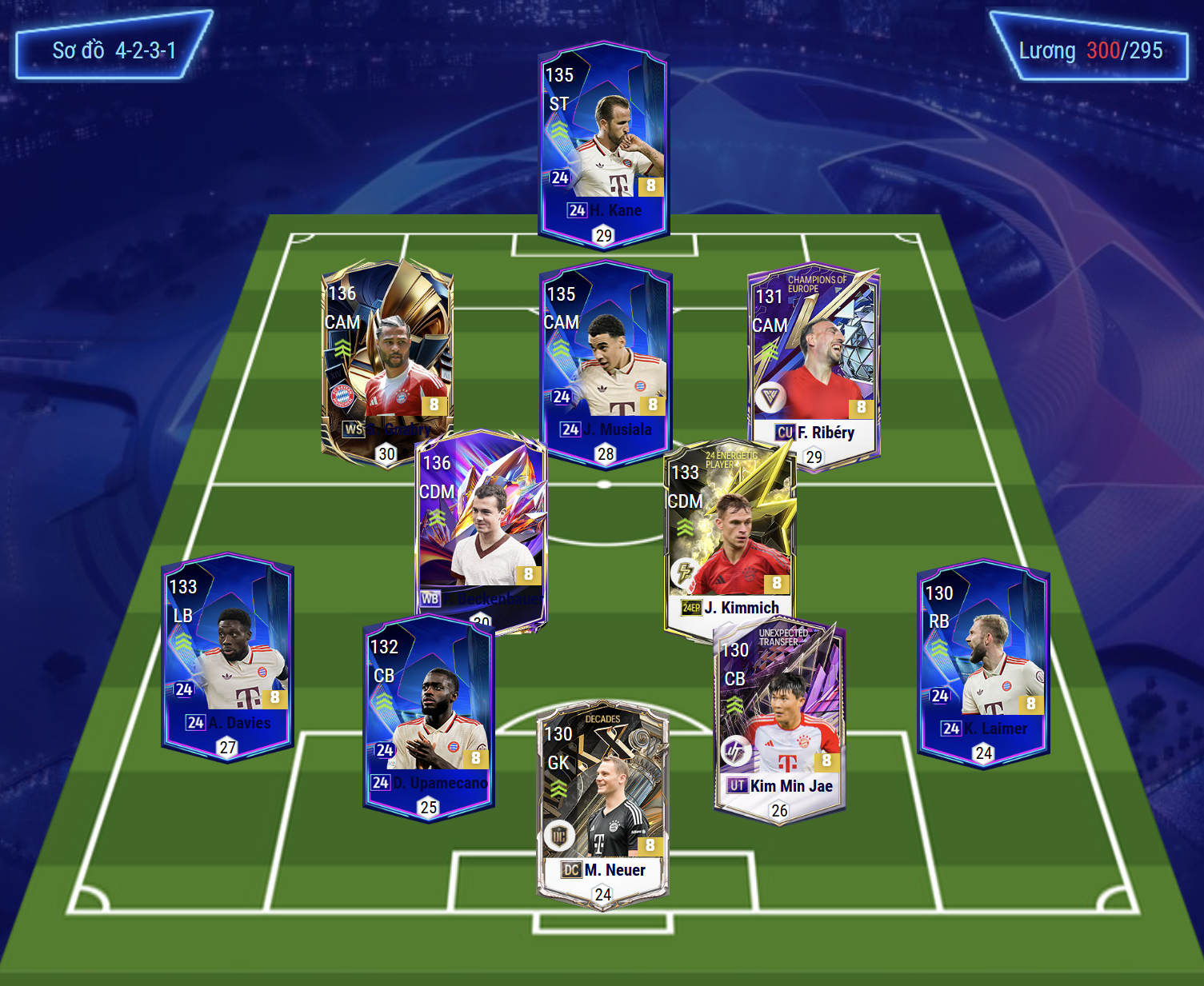Viewport: 1204px width, 986px height.
Task: Open the 4-2-3-1 formation selector
Action: coord(114,50)
